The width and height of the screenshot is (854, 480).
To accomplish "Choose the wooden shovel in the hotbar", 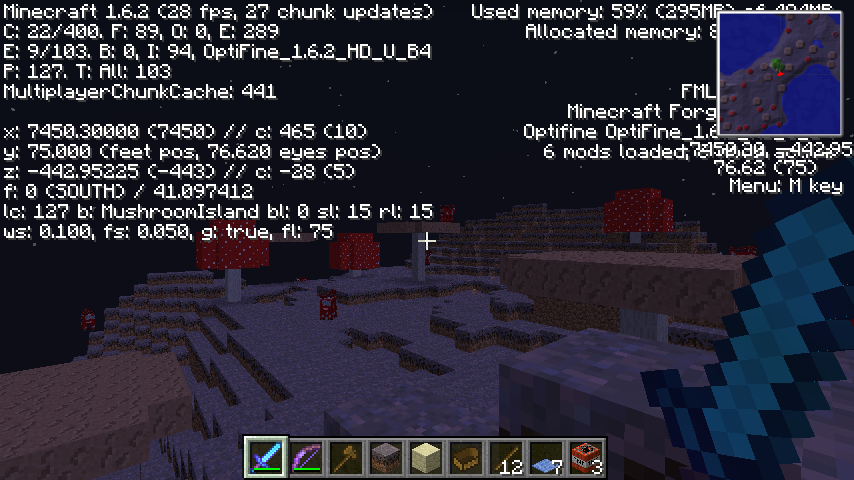I will pos(347,458).
